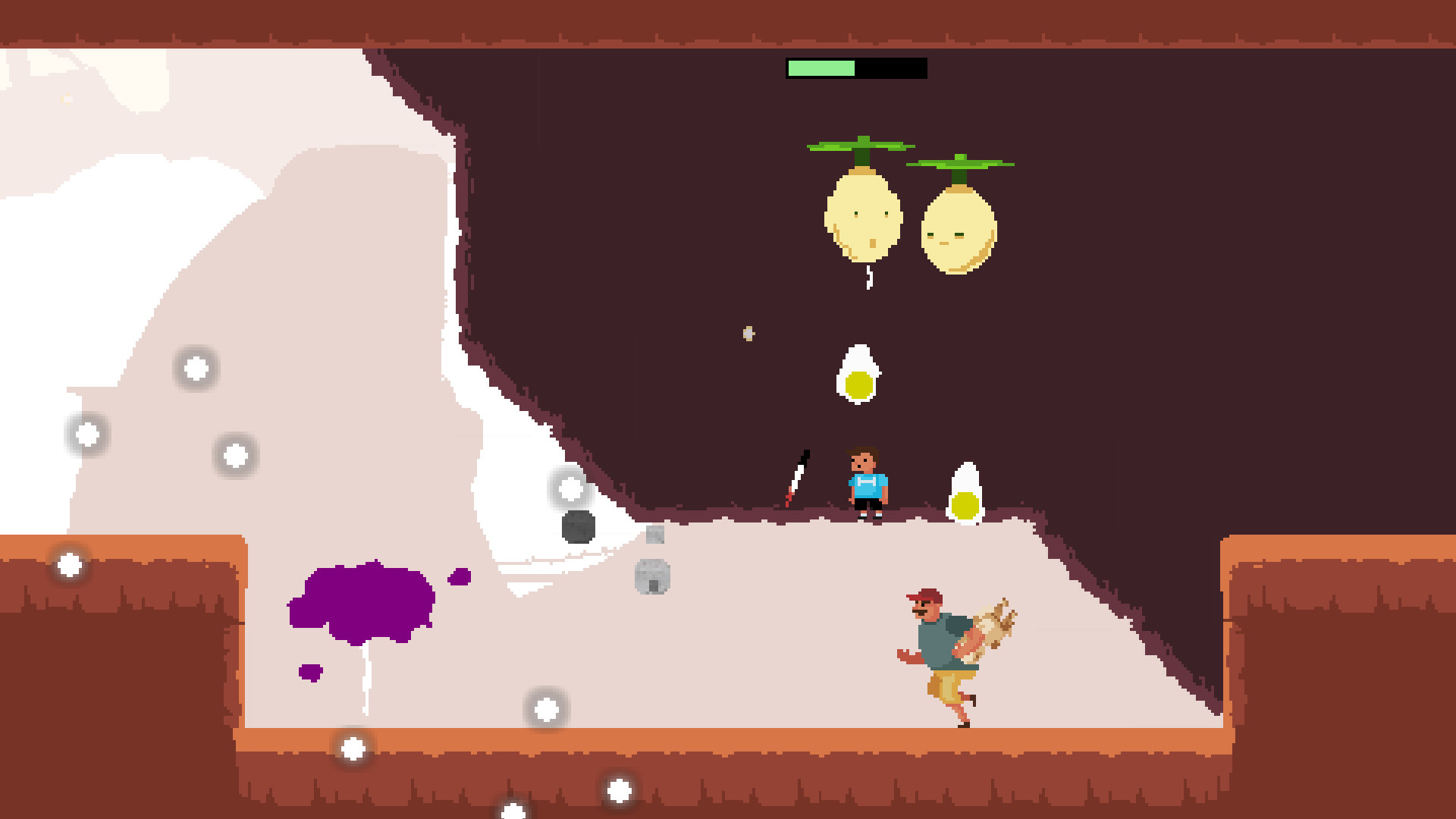Click the gray stone block above the rock pile
Viewport: 1456px width, 819px height.
coord(654,535)
